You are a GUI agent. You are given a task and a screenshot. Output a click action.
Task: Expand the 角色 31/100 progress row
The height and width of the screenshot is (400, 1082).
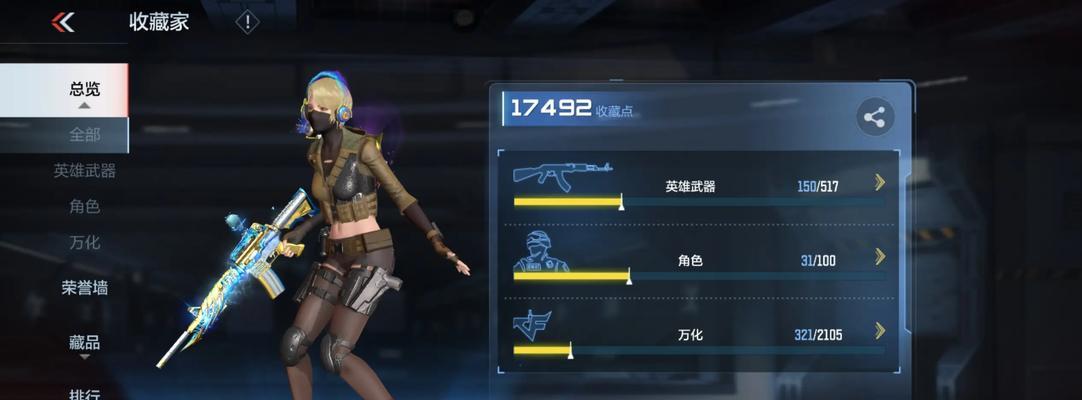(x=879, y=257)
